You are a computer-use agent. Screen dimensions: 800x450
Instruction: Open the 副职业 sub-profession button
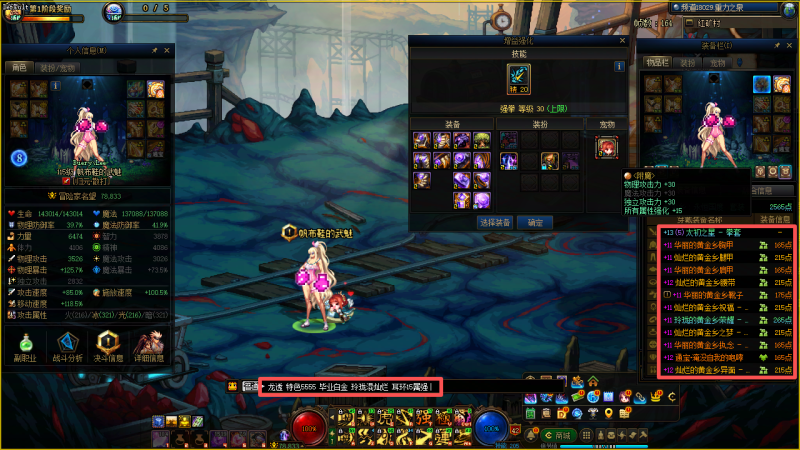26,347
